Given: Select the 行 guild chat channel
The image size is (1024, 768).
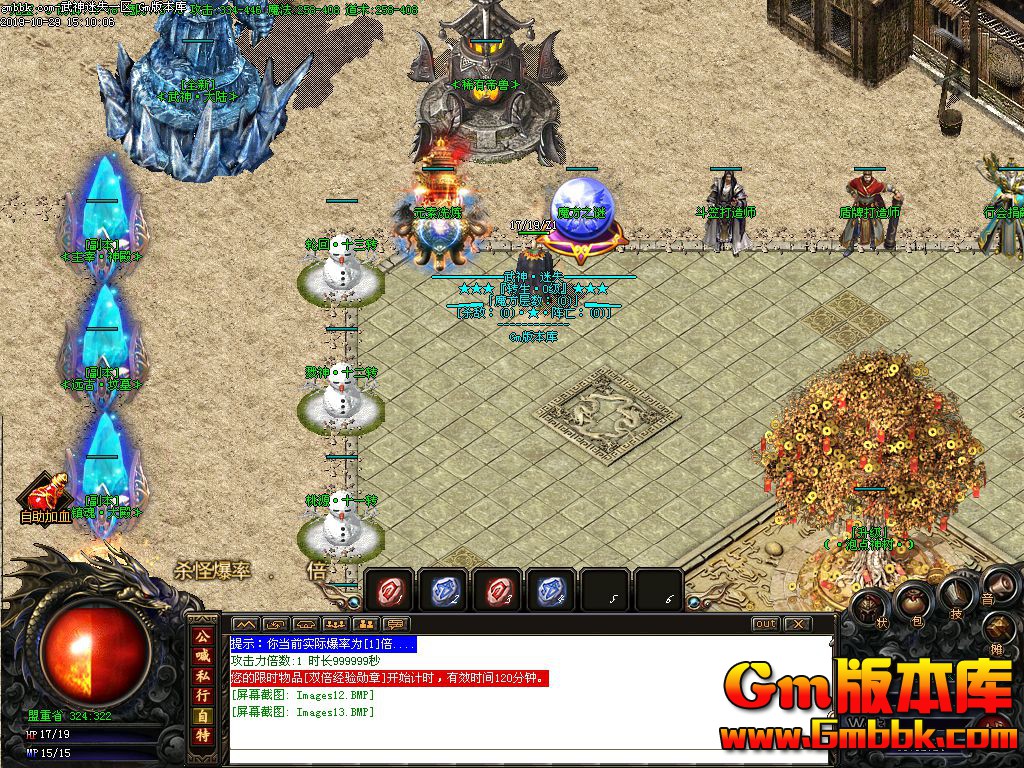Looking at the screenshot, I should (x=203, y=695).
